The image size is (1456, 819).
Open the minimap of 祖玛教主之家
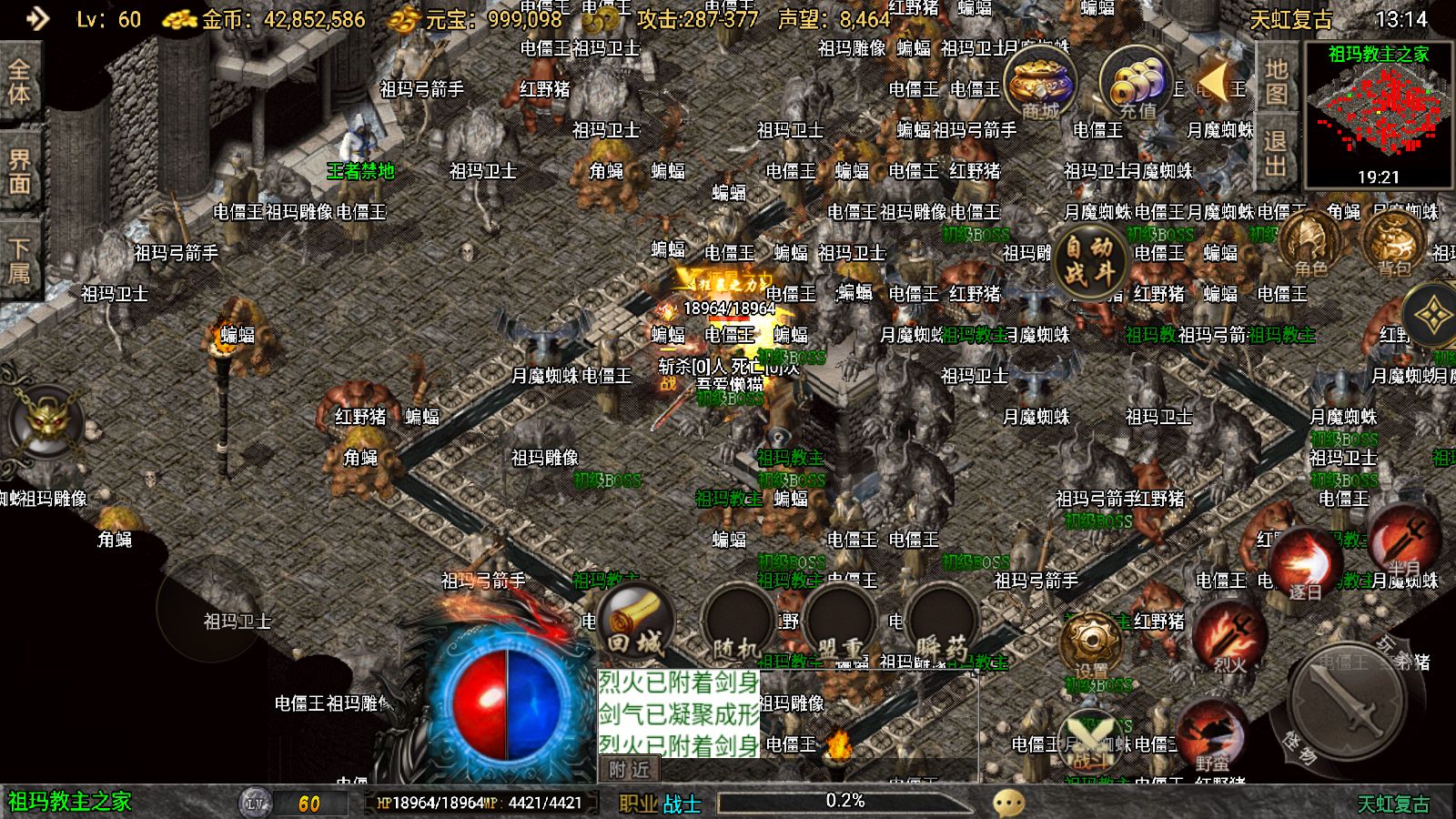point(1379,114)
